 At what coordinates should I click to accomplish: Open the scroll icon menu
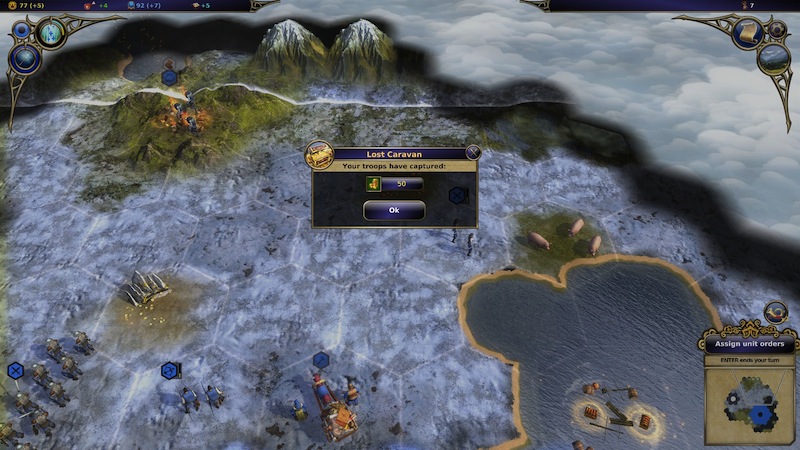[747, 34]
